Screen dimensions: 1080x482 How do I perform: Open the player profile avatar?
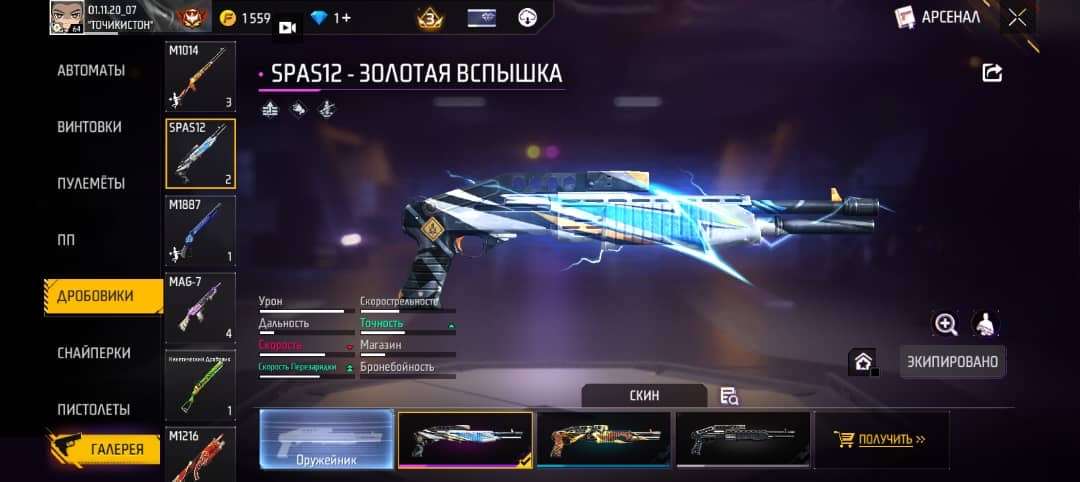(x=68, y=17)
